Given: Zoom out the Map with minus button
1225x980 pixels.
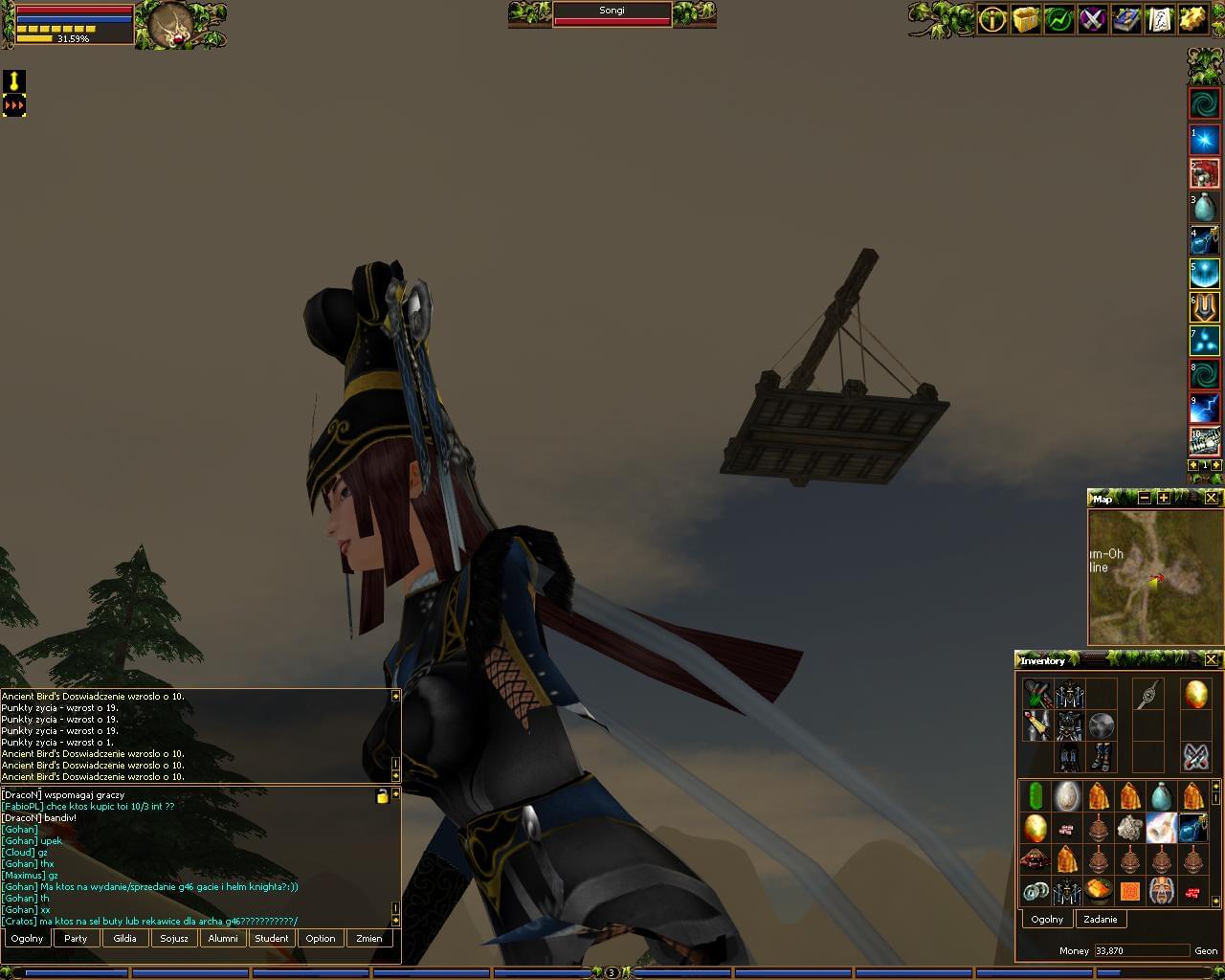Looking at the screenshot, I should 1145,498.
